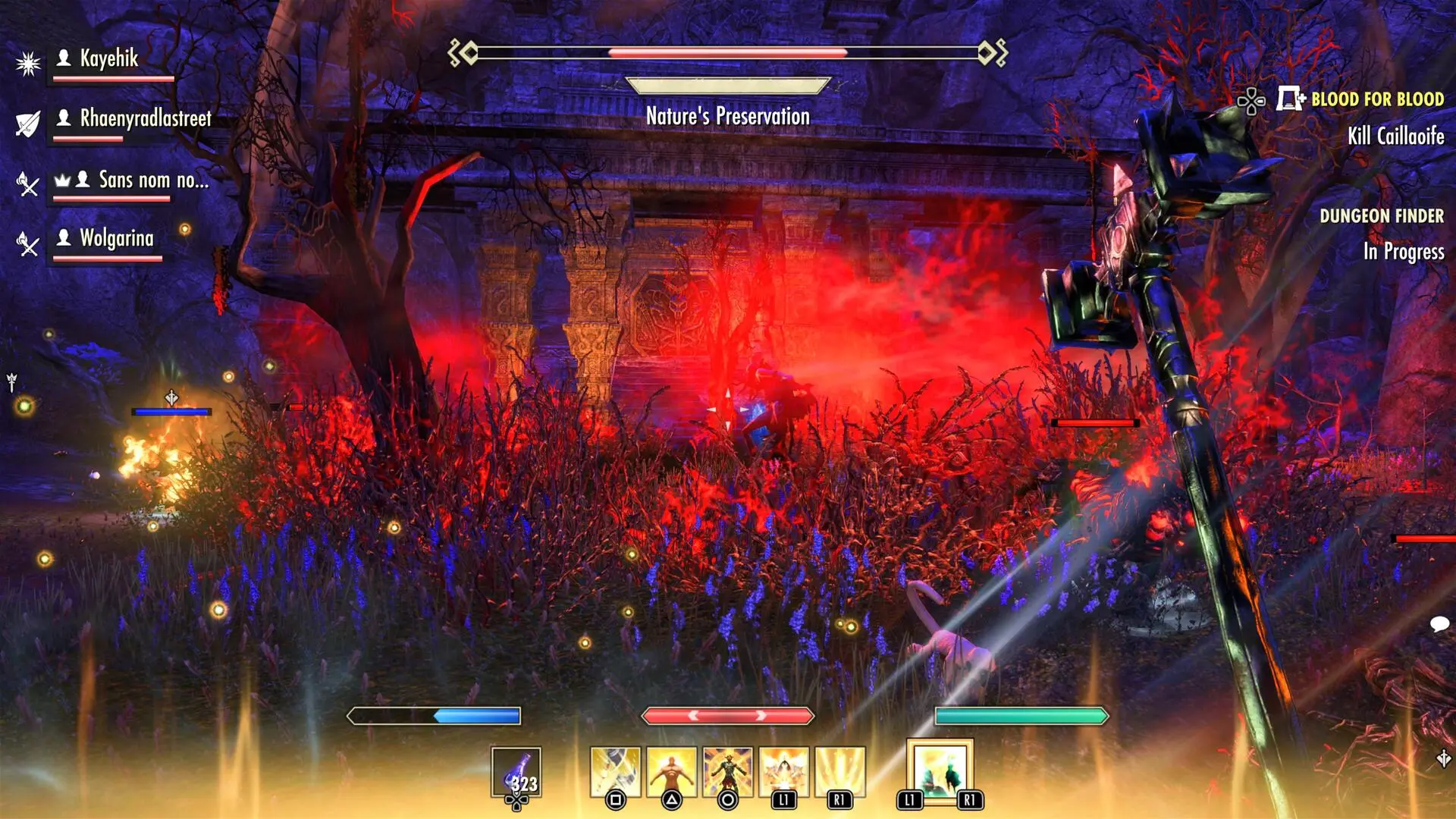Open the chat speech bubble
This screenshot has width=1456, height=819.
pos(1439,624)
